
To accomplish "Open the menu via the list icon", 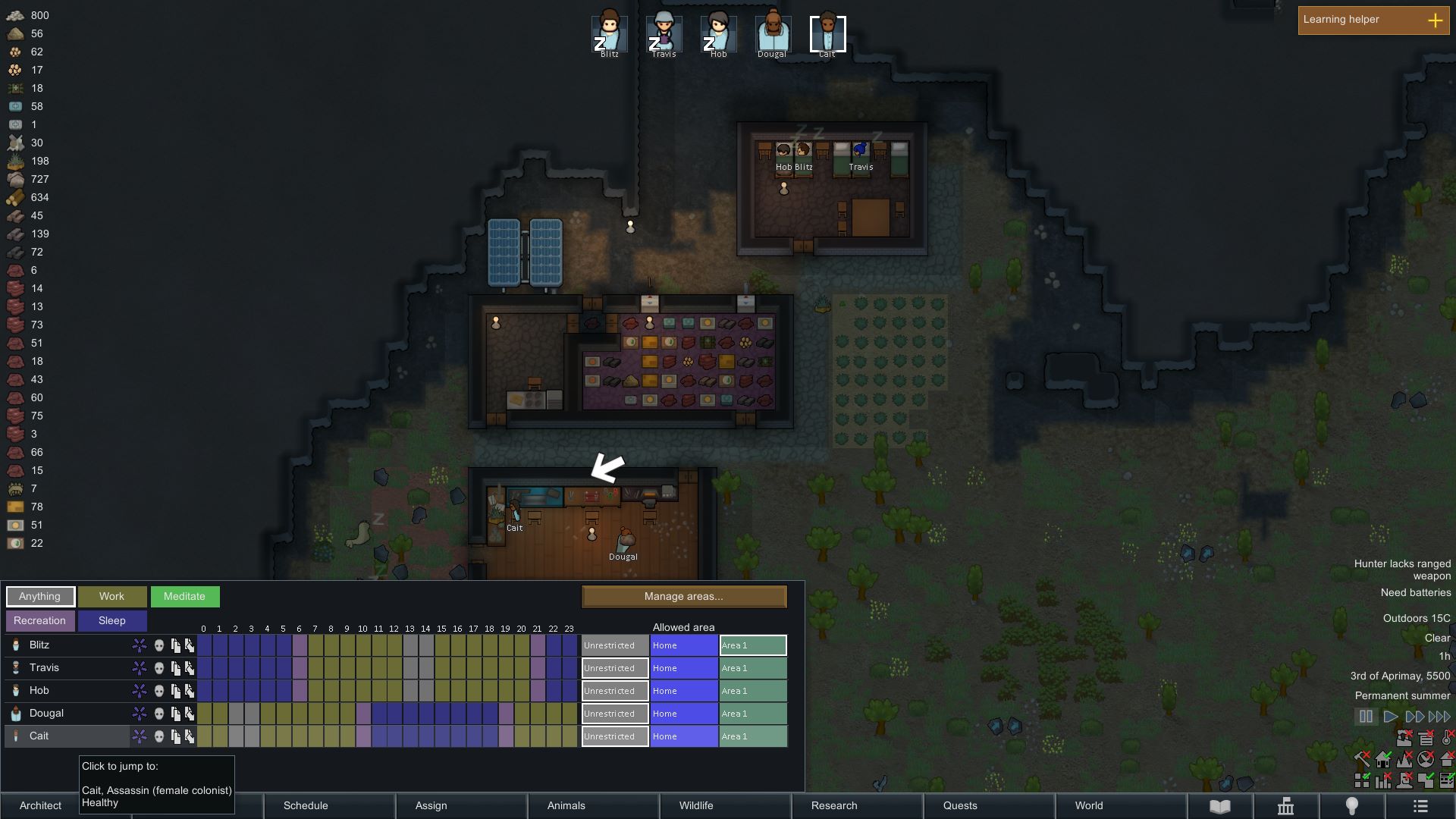I will point(1420,805).
